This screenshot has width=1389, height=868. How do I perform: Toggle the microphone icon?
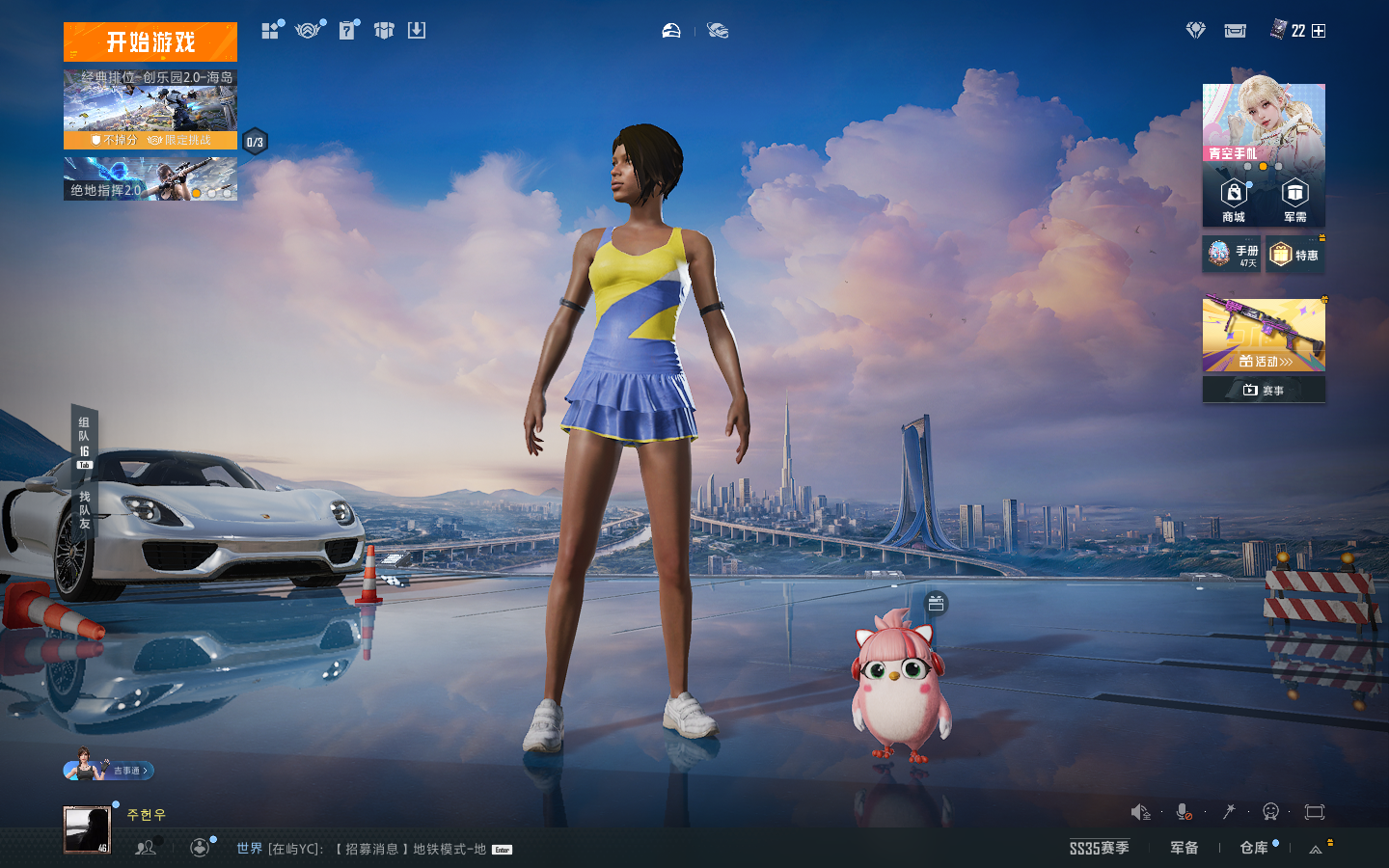pos(1185,812)
